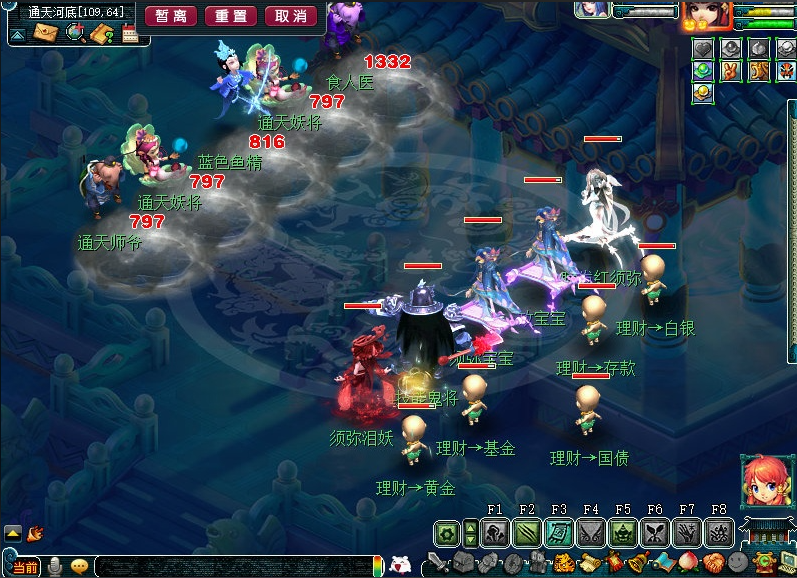
Task: Open the mail envelope icon
Action: click(46, 33)
